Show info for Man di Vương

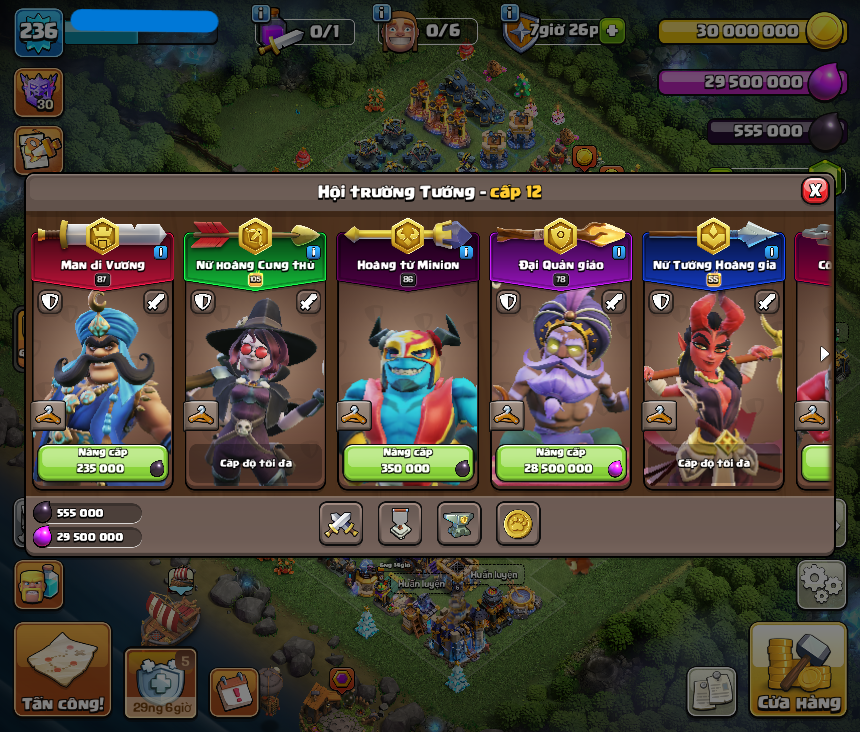[160, 252]
